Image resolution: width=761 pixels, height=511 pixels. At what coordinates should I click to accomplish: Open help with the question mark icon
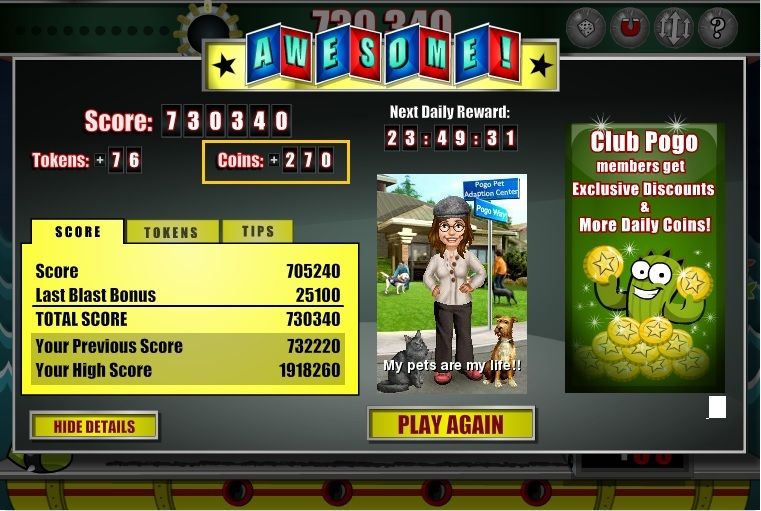coord(717,28)
